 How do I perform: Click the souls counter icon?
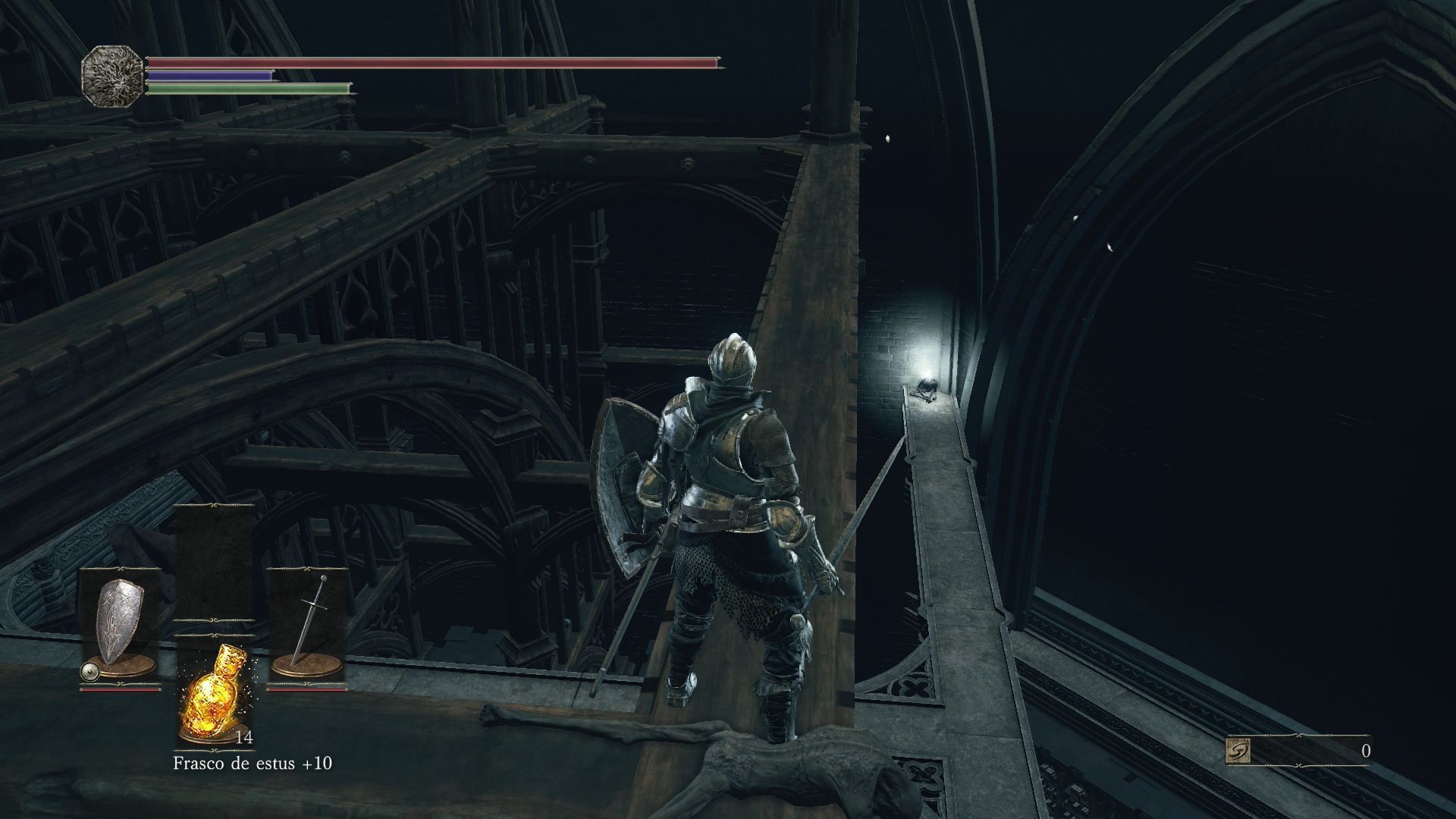click(1238, 752)
